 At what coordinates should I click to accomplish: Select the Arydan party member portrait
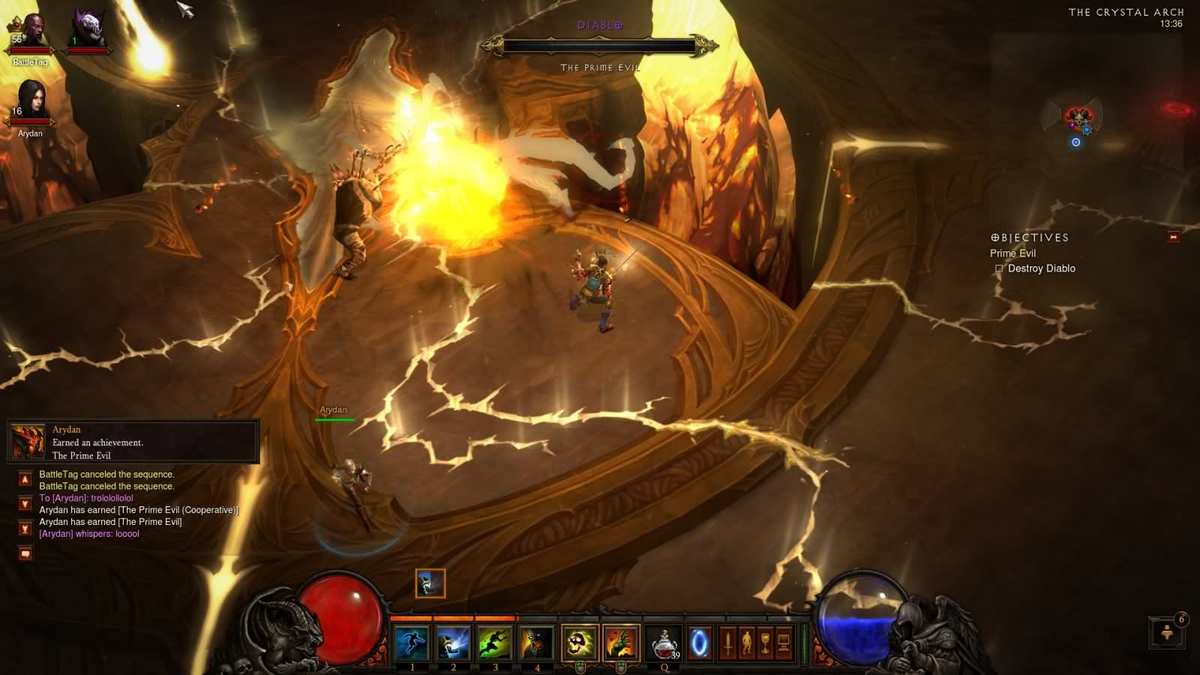(31, 102)
